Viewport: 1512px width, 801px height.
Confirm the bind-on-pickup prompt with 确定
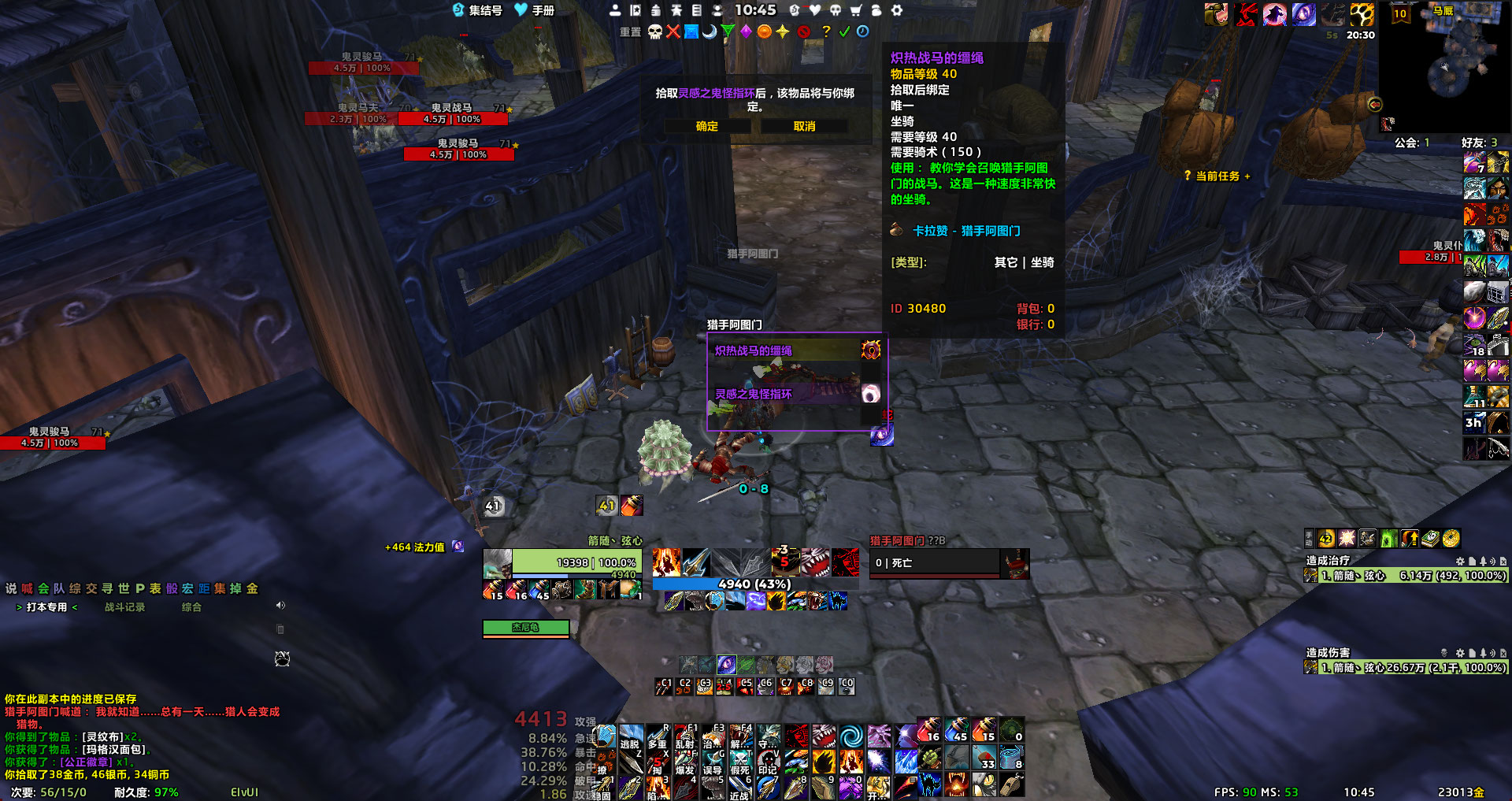pos(706,127)
